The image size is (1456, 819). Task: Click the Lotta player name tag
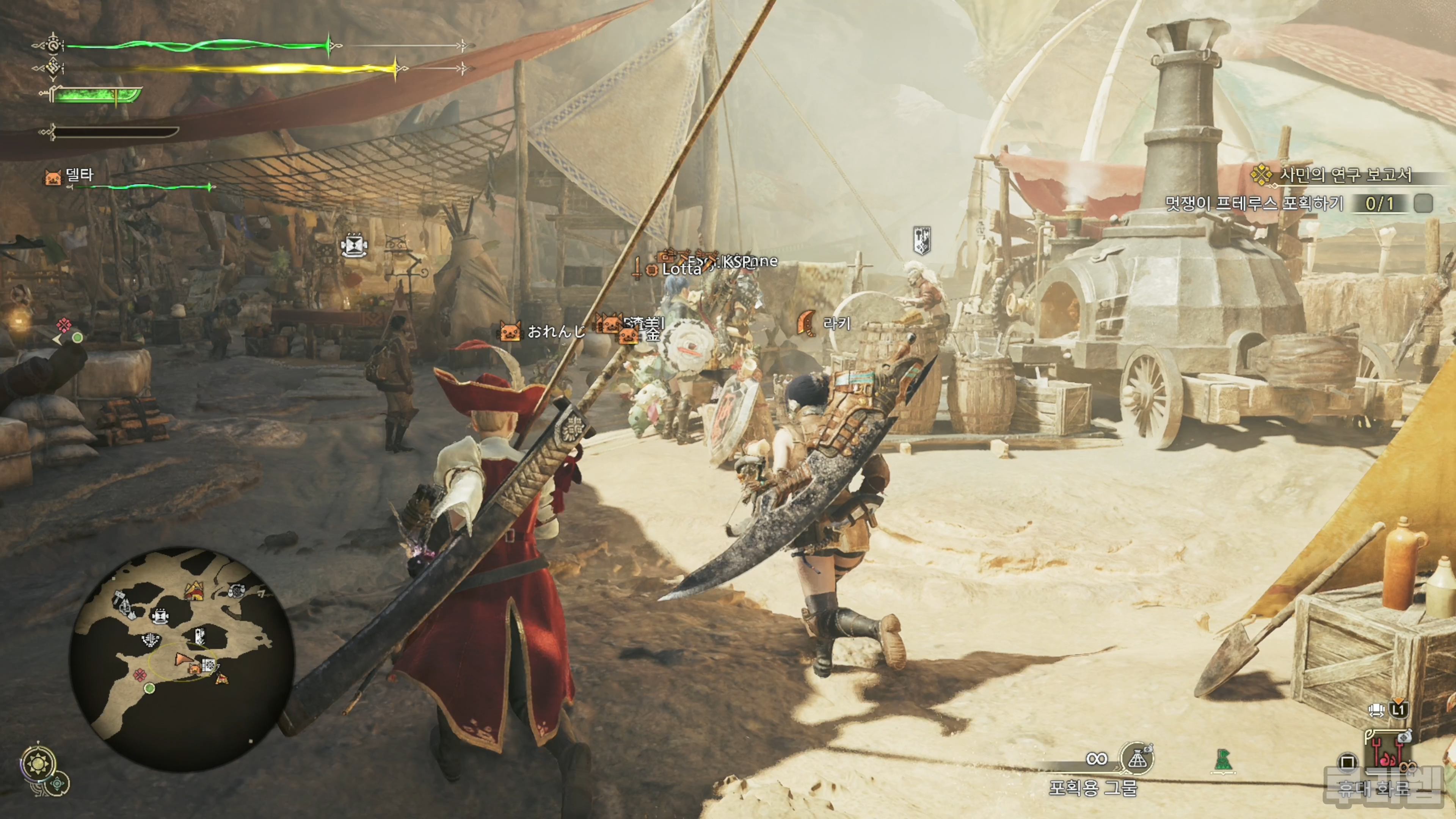tap(681, 269)
